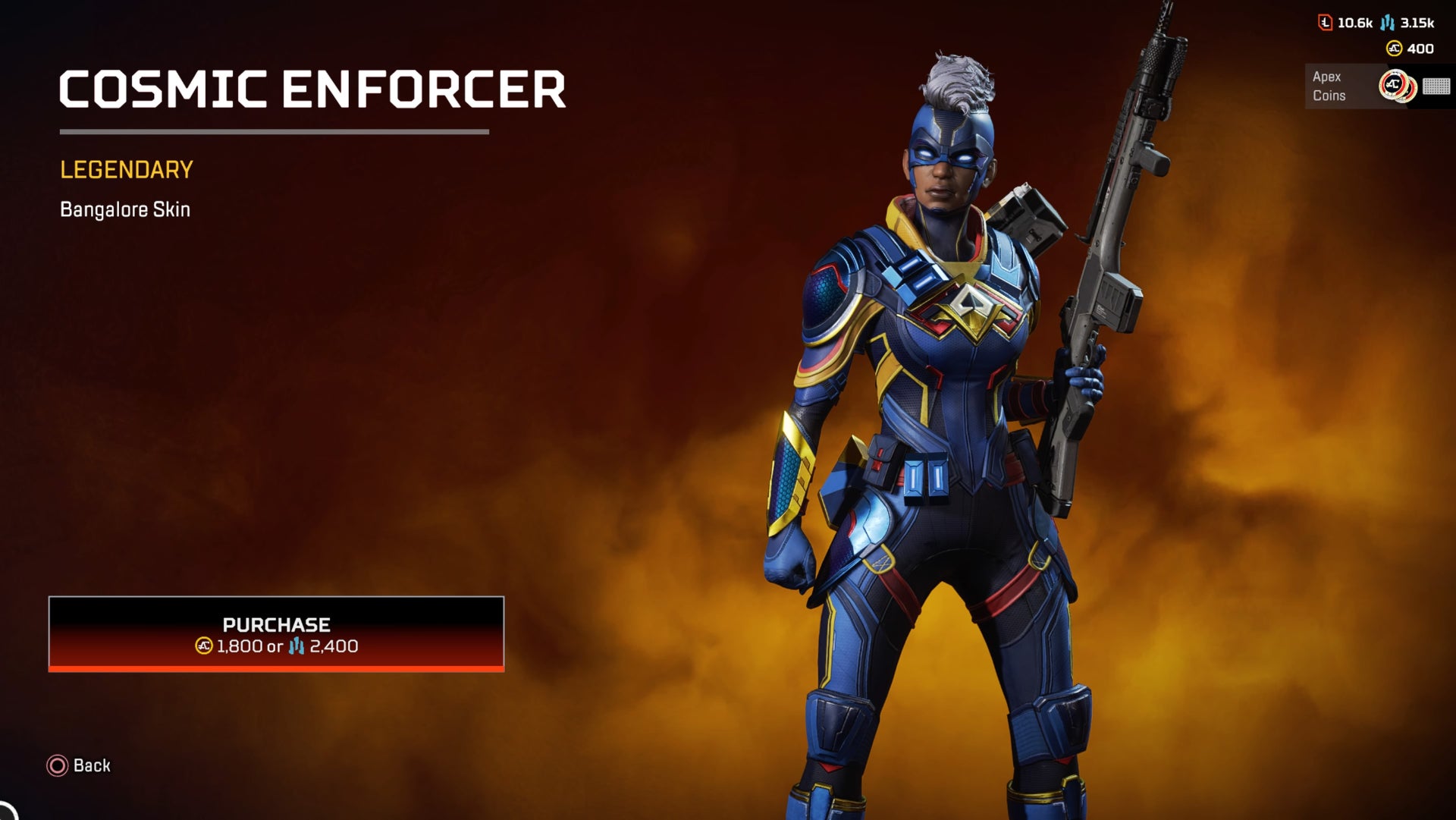Click the Bangalore Skin text label
The width and height of the screenshot is (1456, 820).
pos(125,209)
